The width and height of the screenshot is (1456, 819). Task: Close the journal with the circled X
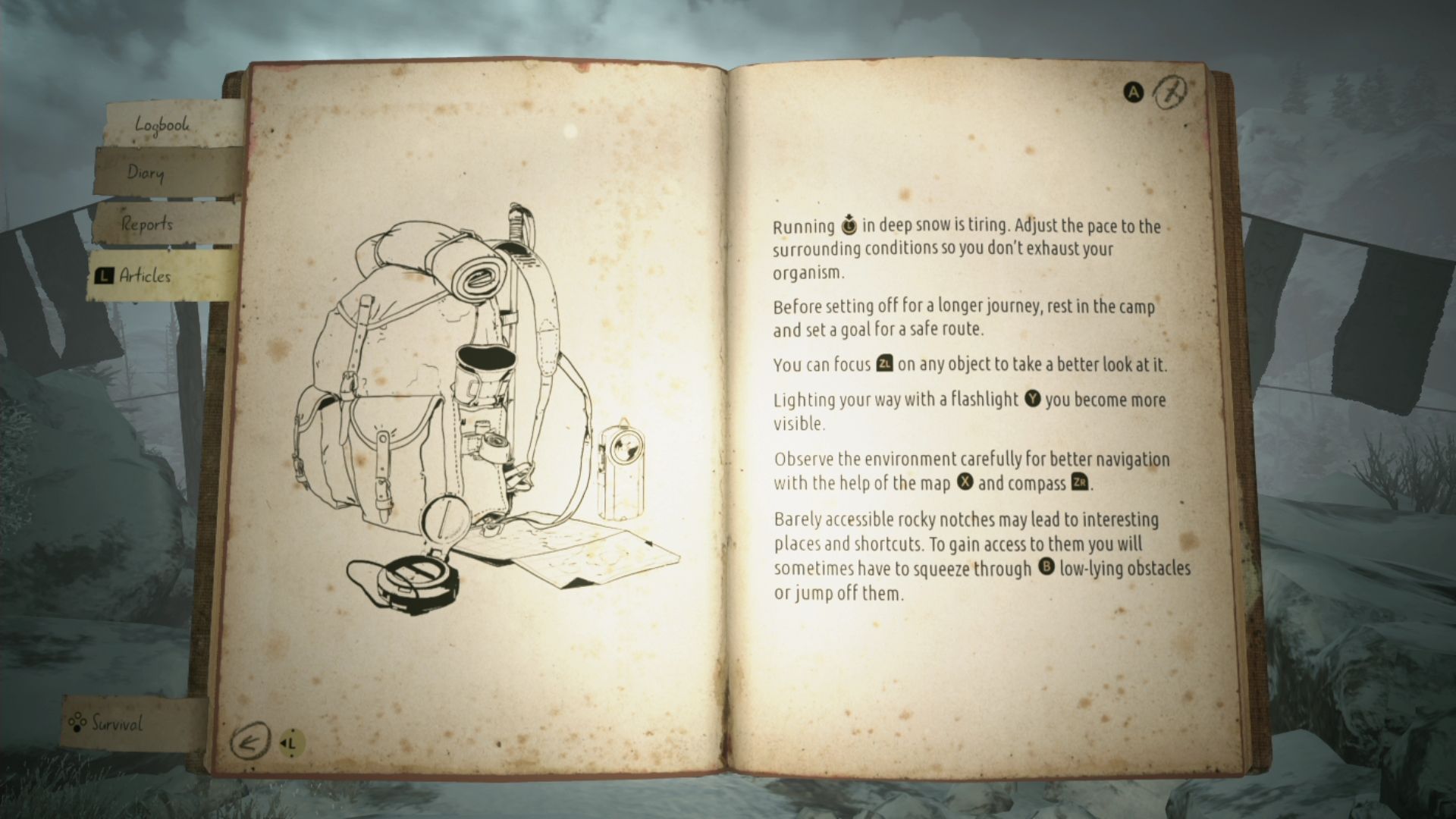[x=1171, y=93]
